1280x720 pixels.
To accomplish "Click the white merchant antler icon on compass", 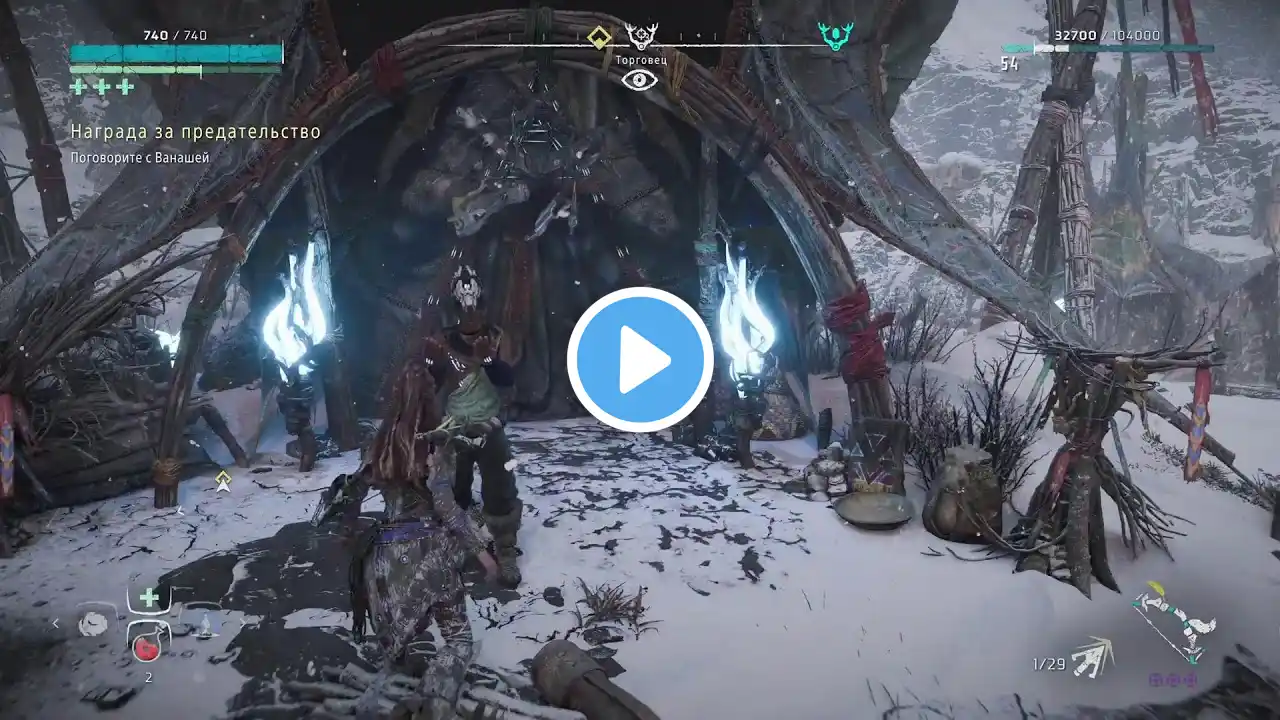I will (x=641, y=37).
